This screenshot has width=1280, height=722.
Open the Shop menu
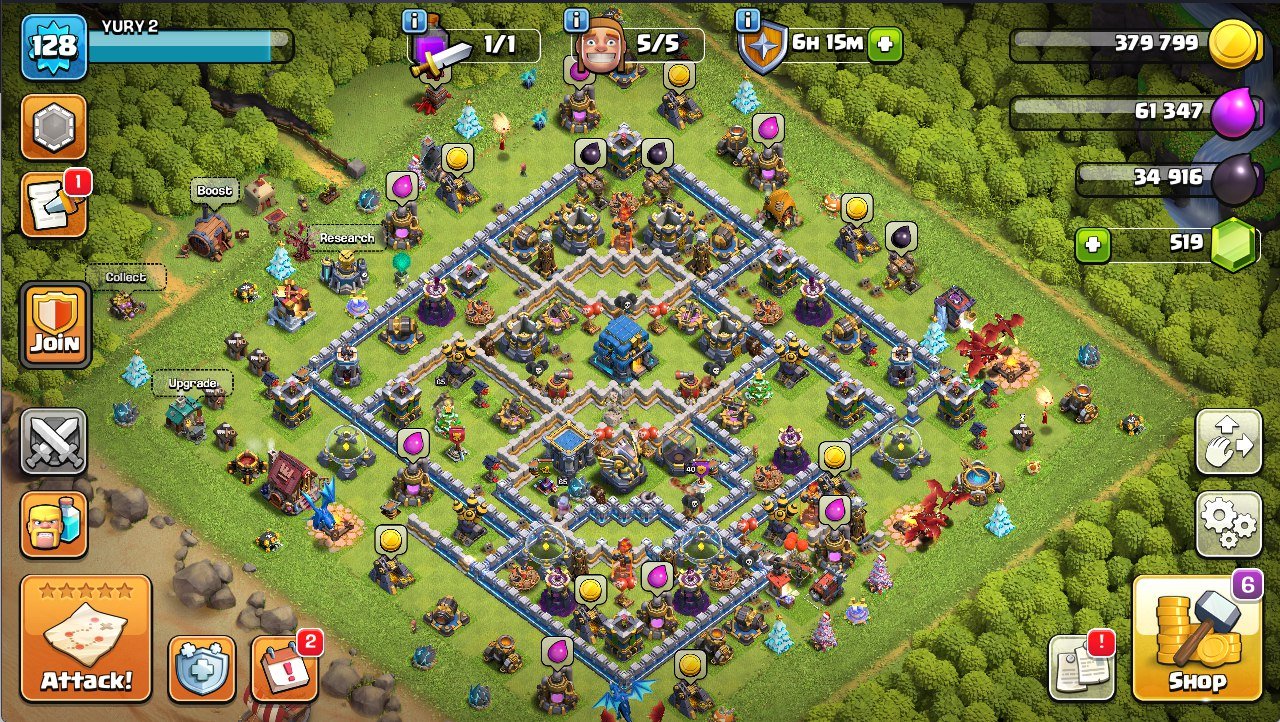(1197, 638)
